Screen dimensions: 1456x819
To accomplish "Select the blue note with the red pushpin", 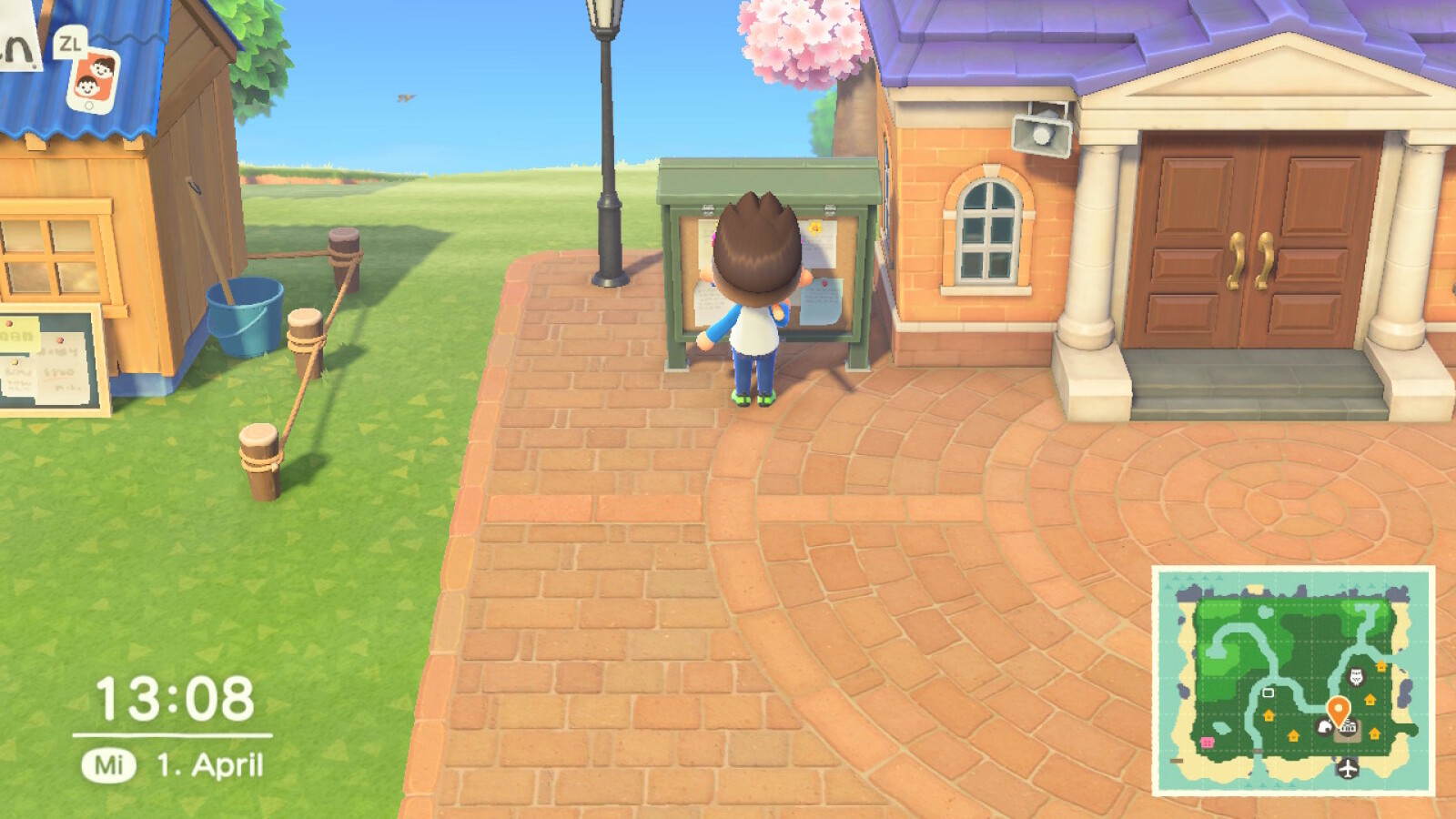I will pyautogui.click(x=821, y=299).
